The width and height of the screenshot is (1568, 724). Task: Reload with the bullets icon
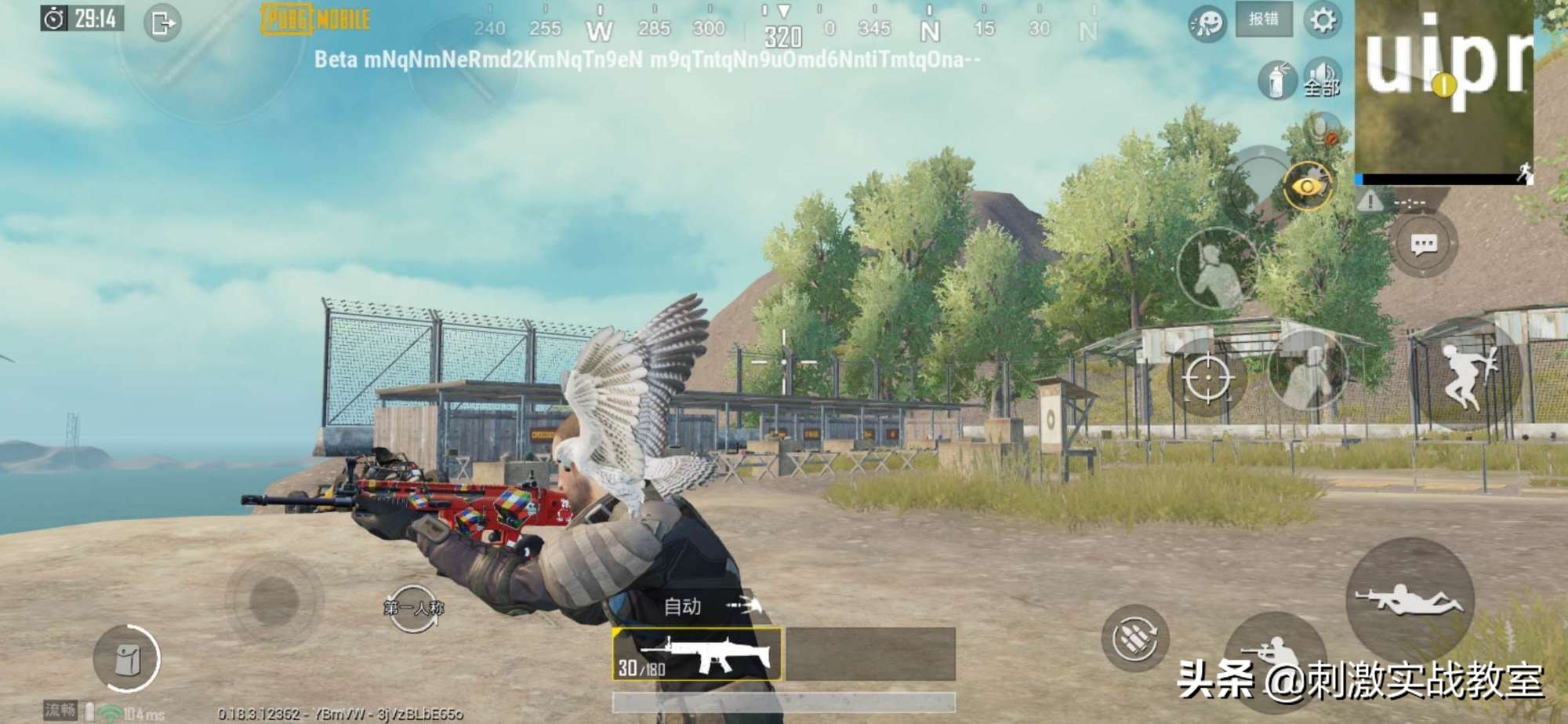[1134, 638]
